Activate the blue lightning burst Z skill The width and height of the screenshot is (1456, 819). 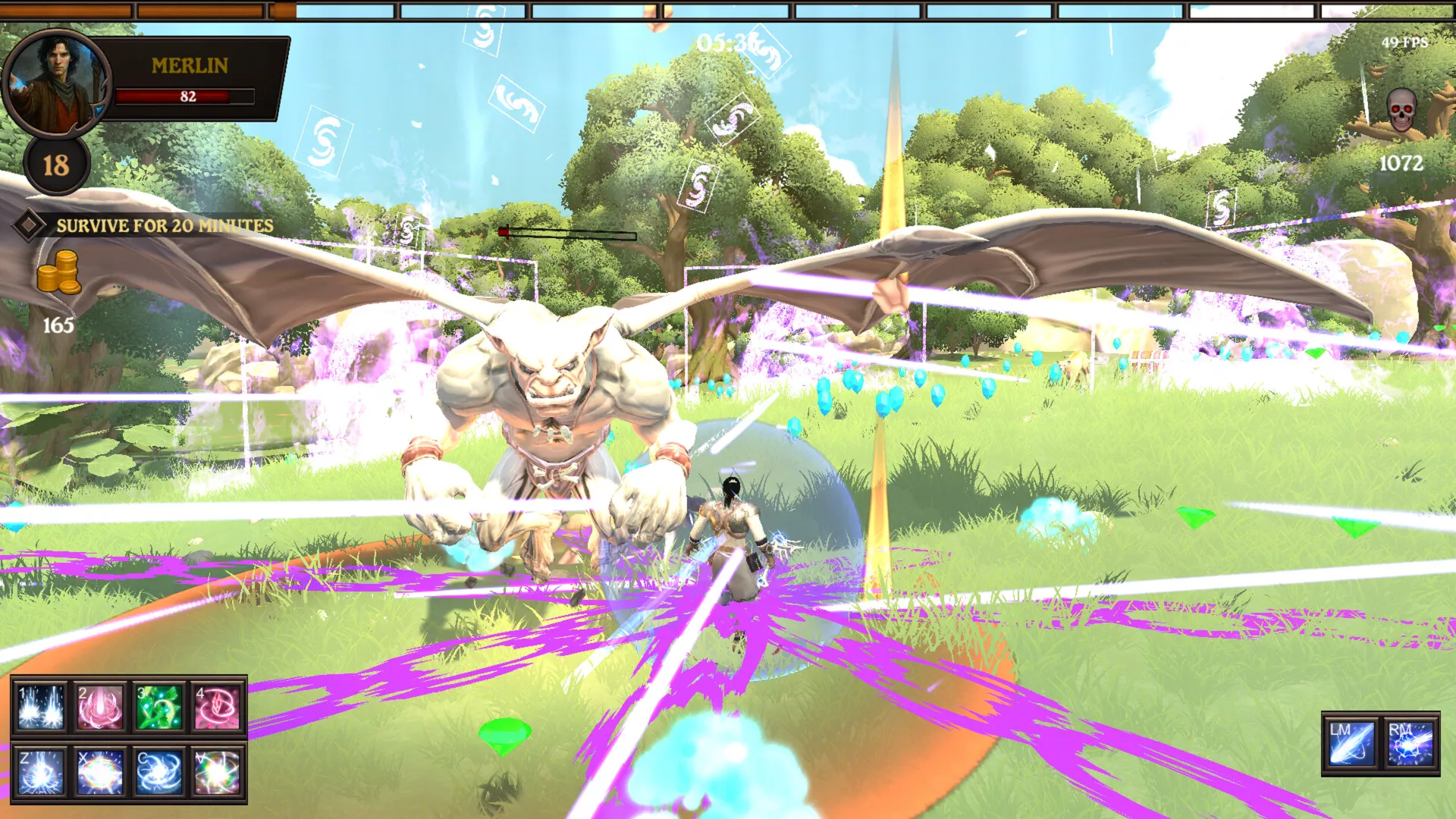[x=41, y=772]
